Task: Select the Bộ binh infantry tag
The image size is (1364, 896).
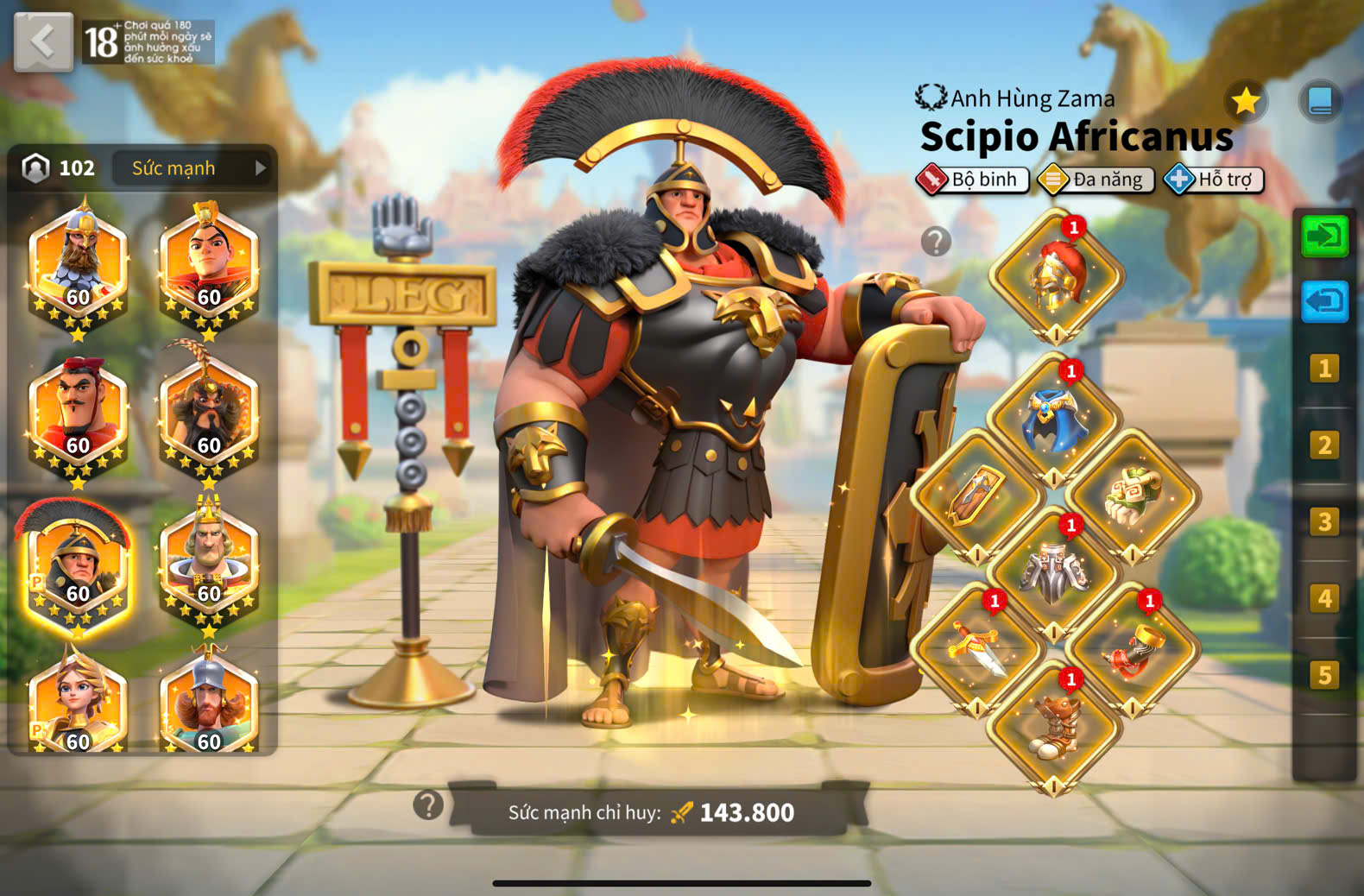Action: [973, 180]
